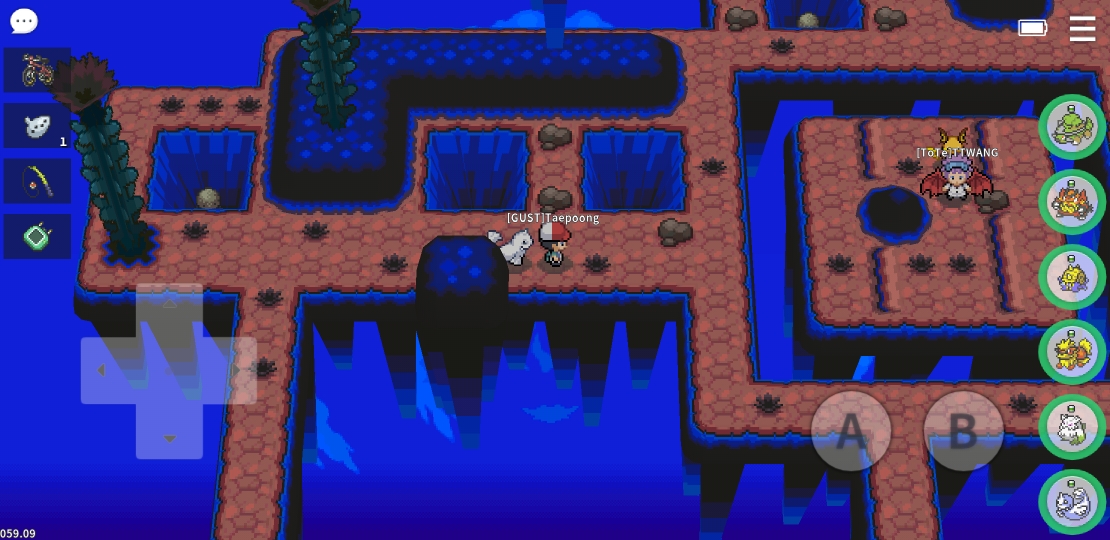The height and width of the screenshot is (540, 1110).
Task: Use the fishing rod item
Action: [37, 181]
